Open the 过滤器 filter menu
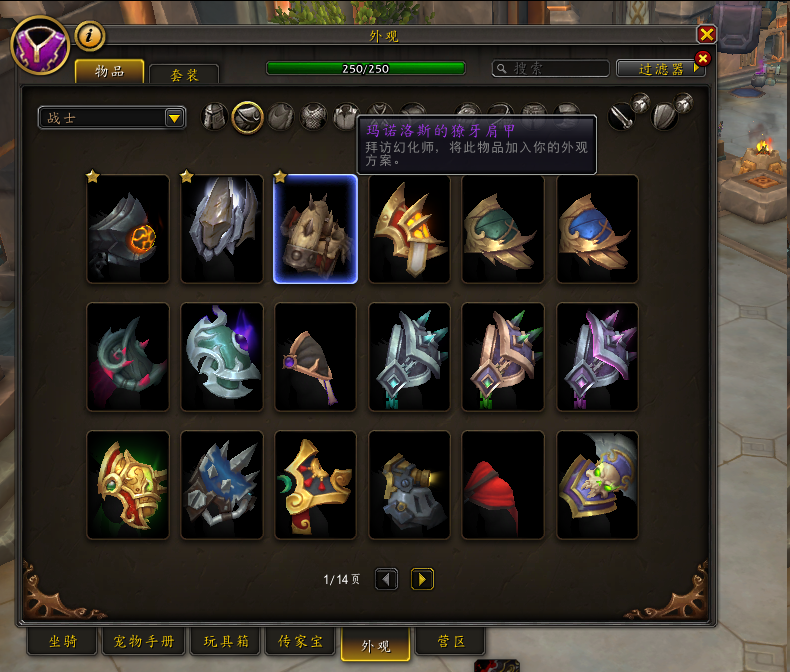This screenshot has width=790, height=672. [661, 68]
